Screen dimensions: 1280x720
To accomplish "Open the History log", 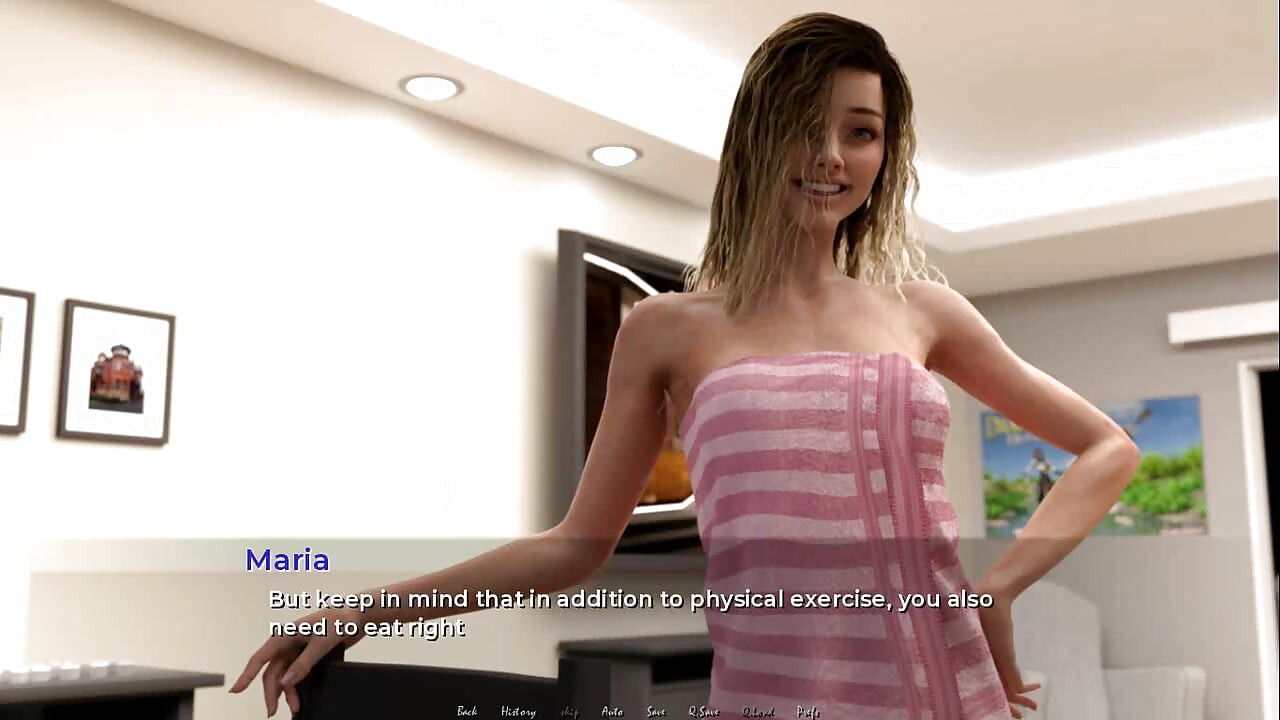I will (518, 711).
